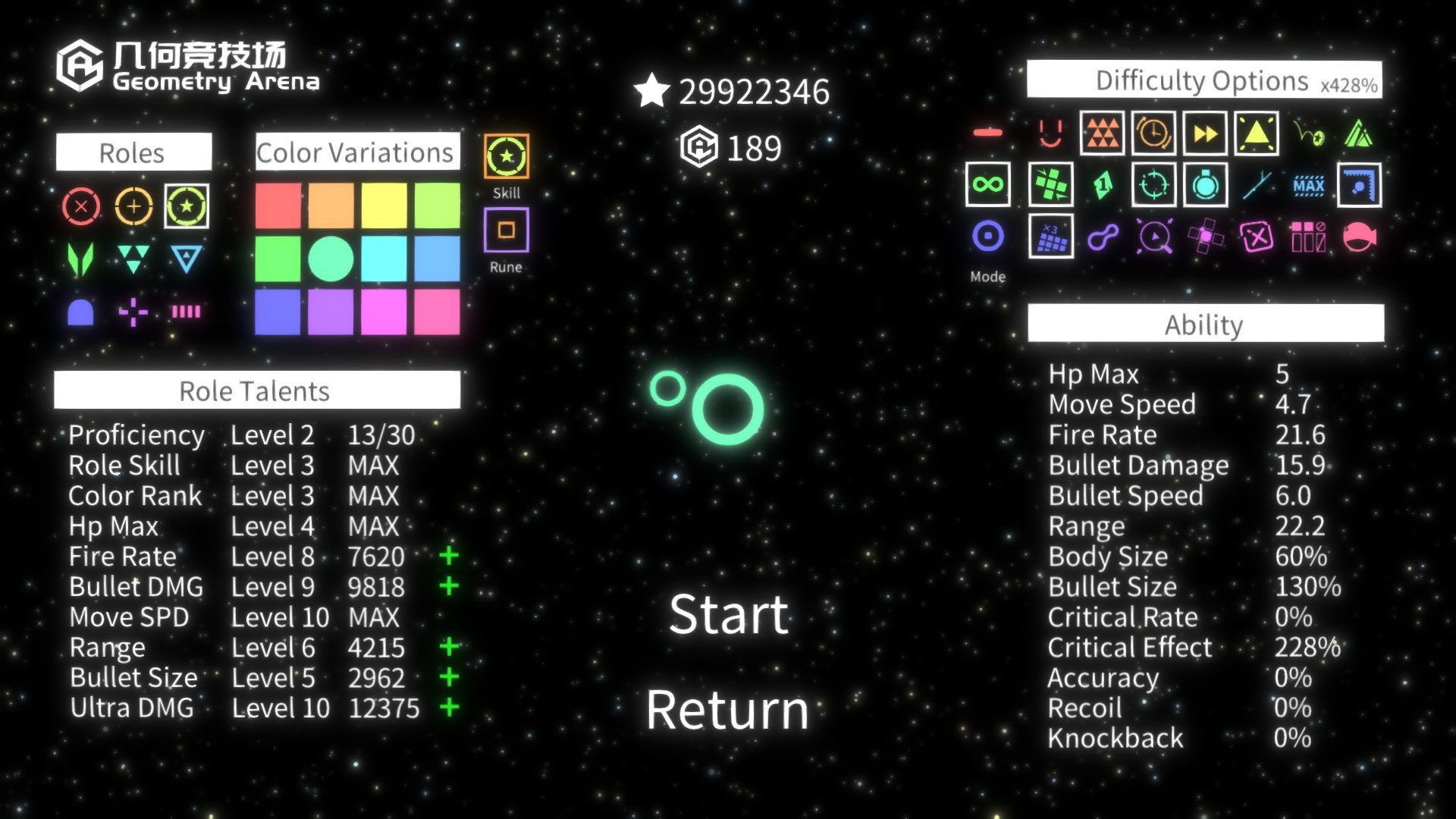Click the blue Mode circle icon
Image resolution: width=1456 pixels, height=819 pixels.
coord(988,237)
